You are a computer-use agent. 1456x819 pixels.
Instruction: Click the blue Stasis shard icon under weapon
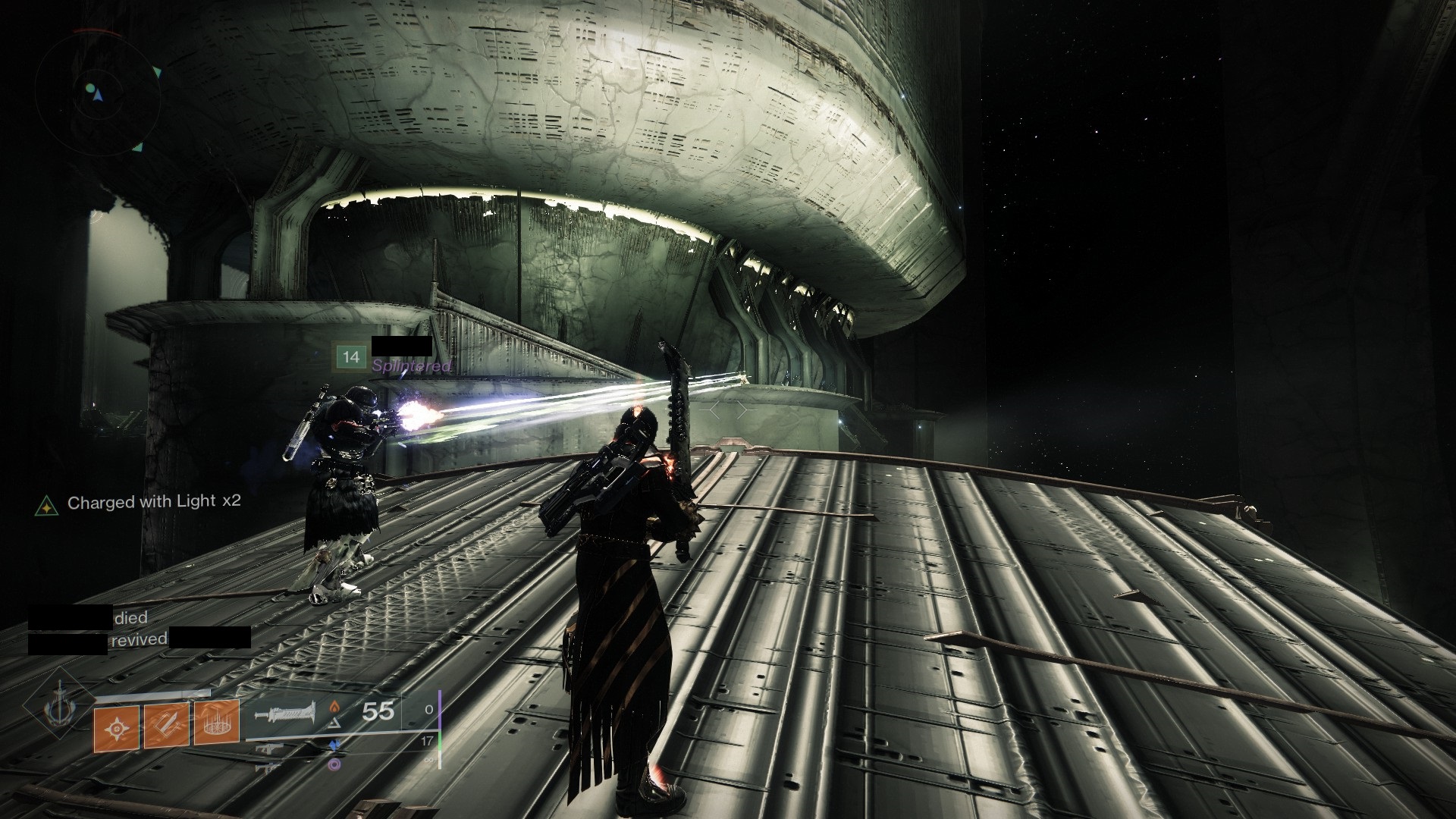pos(335,745)
